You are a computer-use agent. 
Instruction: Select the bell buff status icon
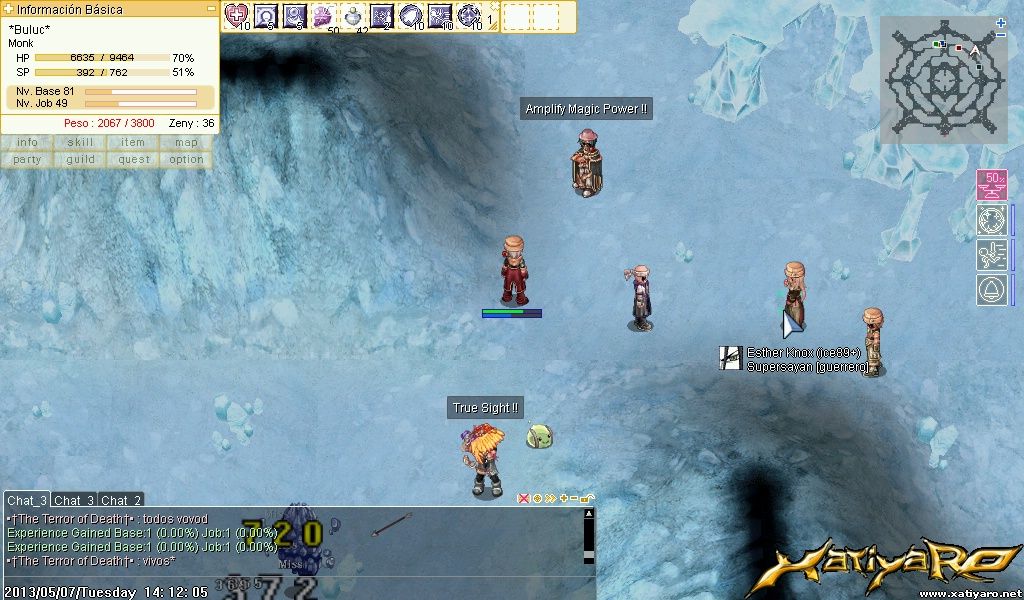[991, 290]
